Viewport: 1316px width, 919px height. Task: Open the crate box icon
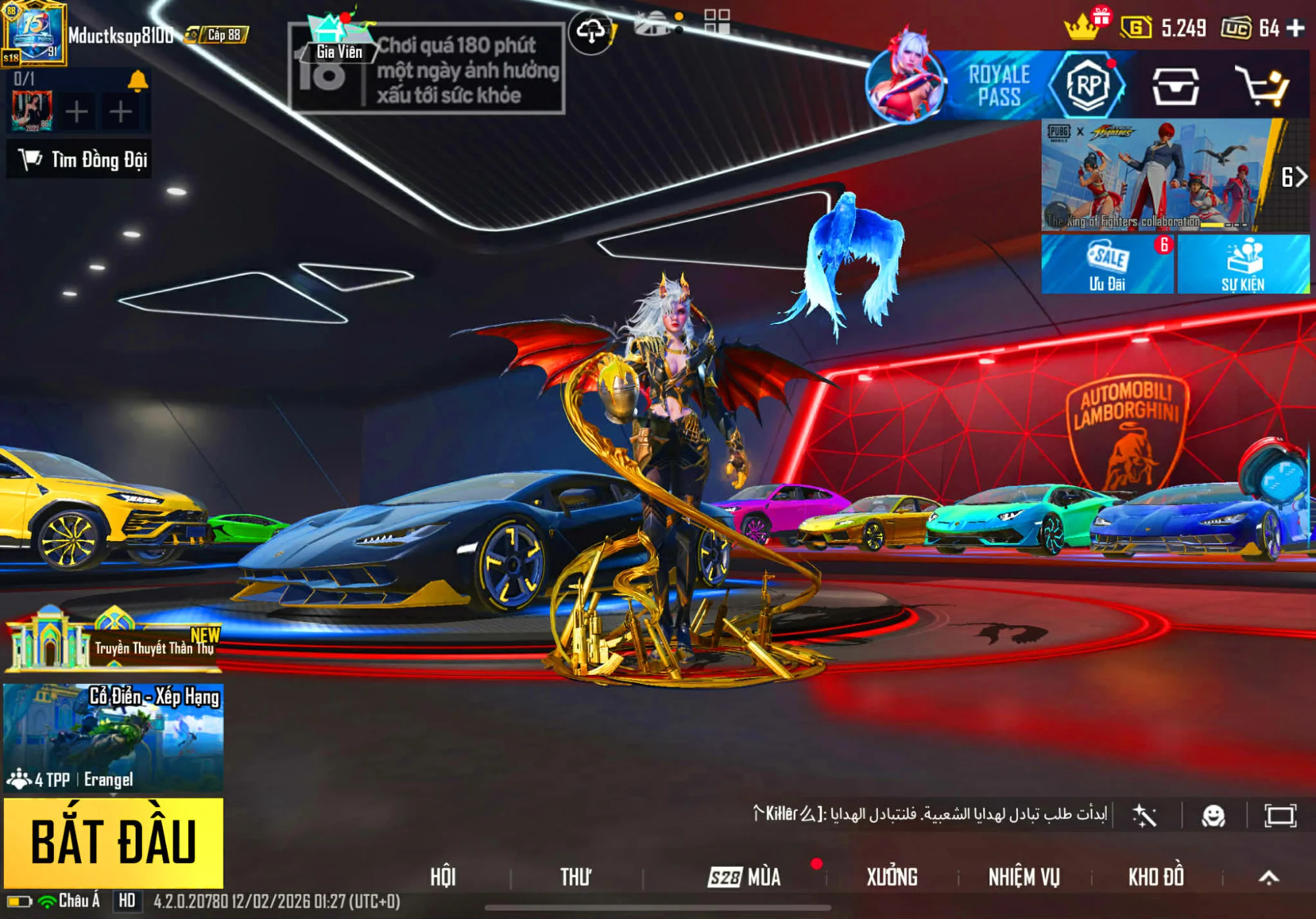point(1175,86)
